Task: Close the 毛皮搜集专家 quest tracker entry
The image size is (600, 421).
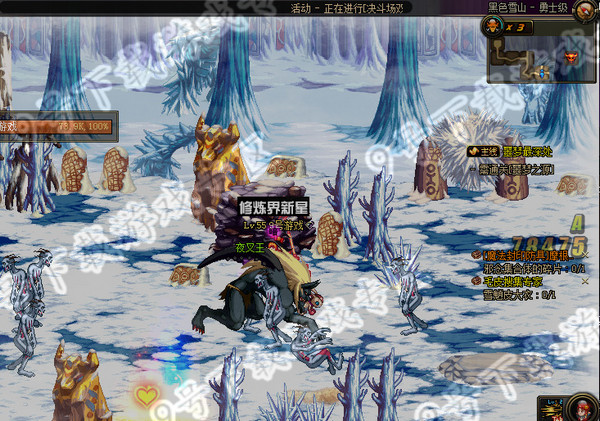Action: coord(585,282)
